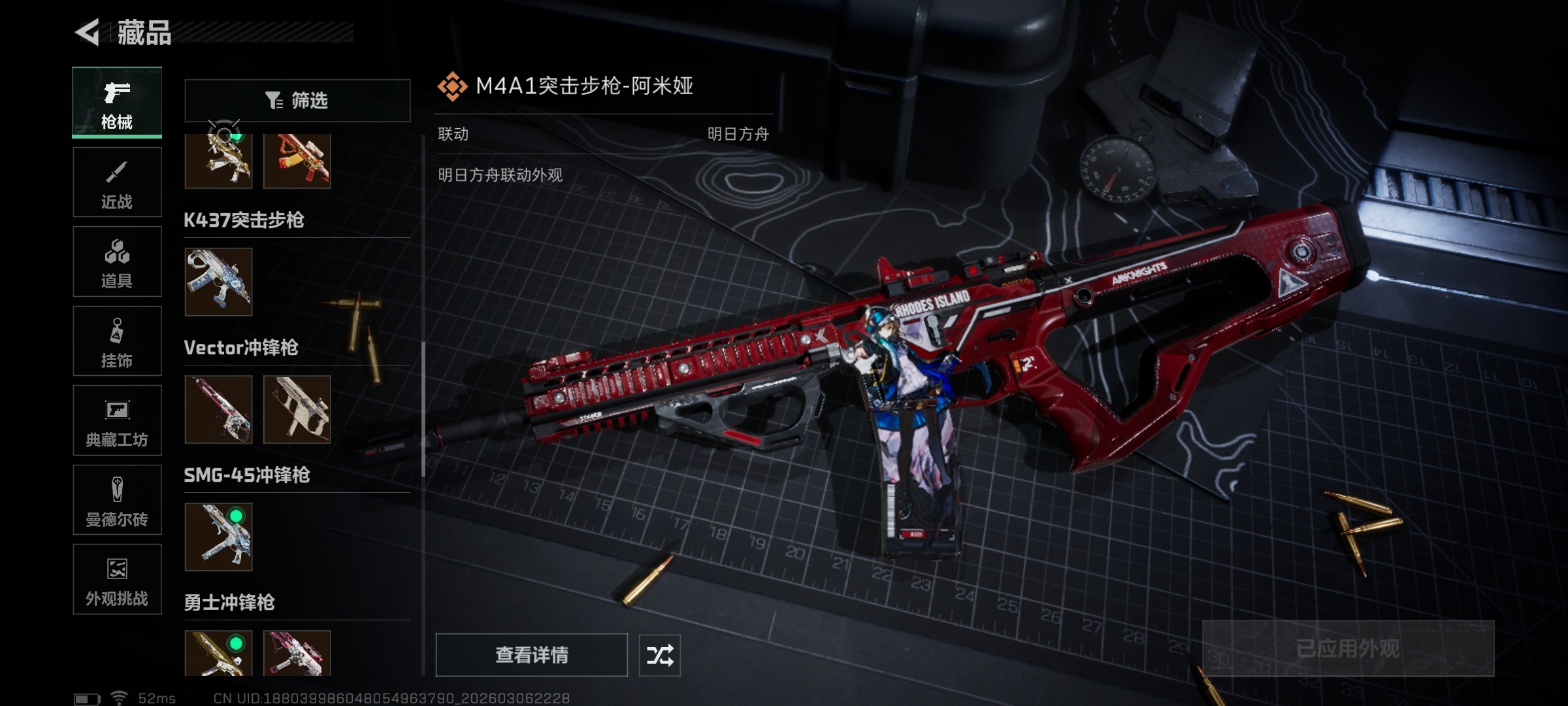Select the 道具 items tab
Image resolution: width=1568 pixels, height=706 pixels.
click(x=117, y=261)
